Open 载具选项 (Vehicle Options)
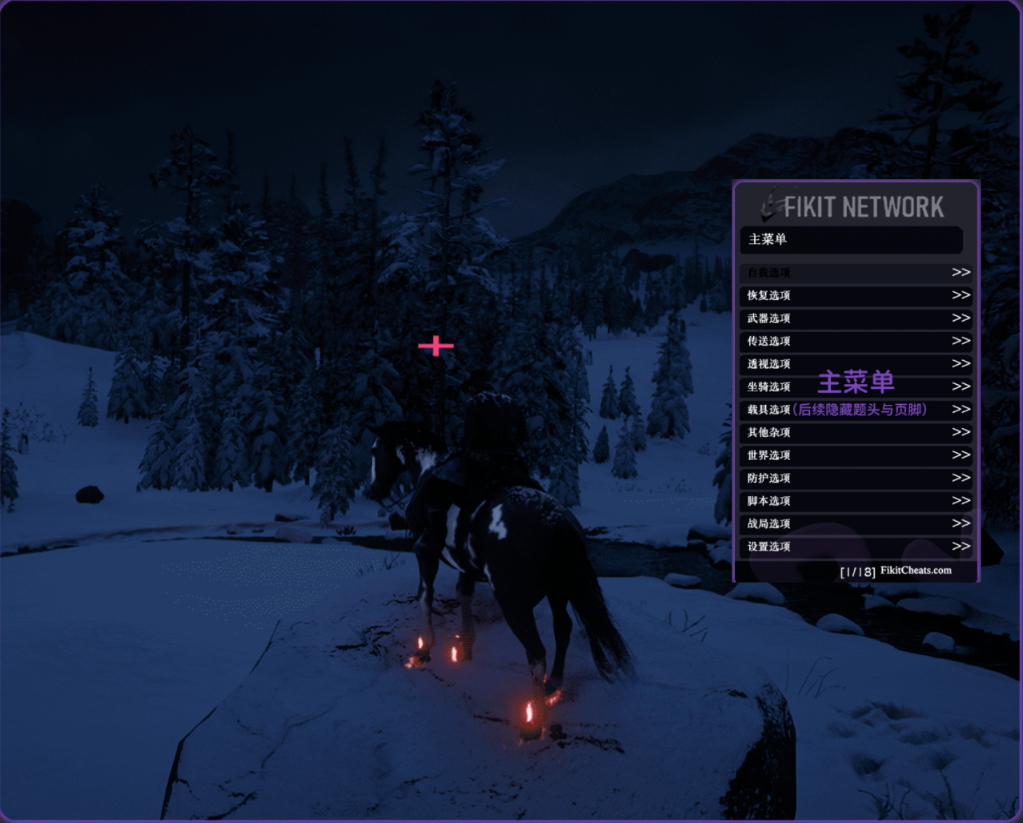 (856, 410)
